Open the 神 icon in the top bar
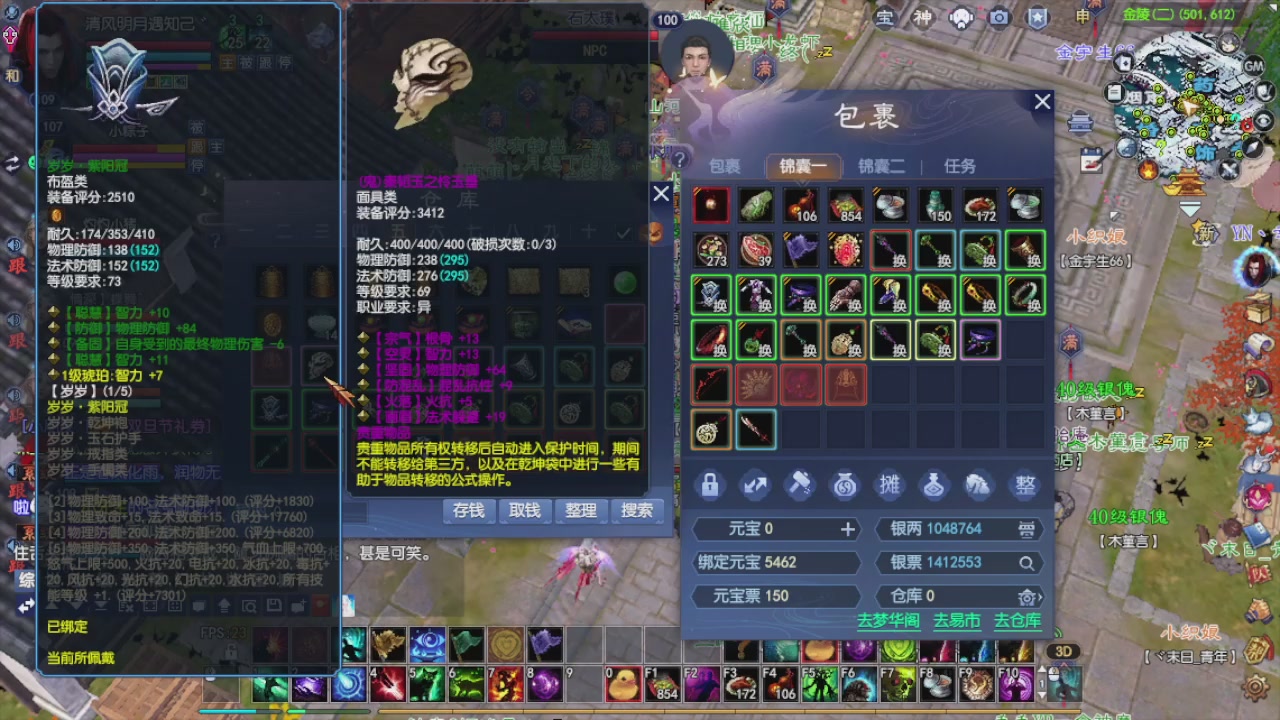The image size is (1280, 720). coord(922,18)
